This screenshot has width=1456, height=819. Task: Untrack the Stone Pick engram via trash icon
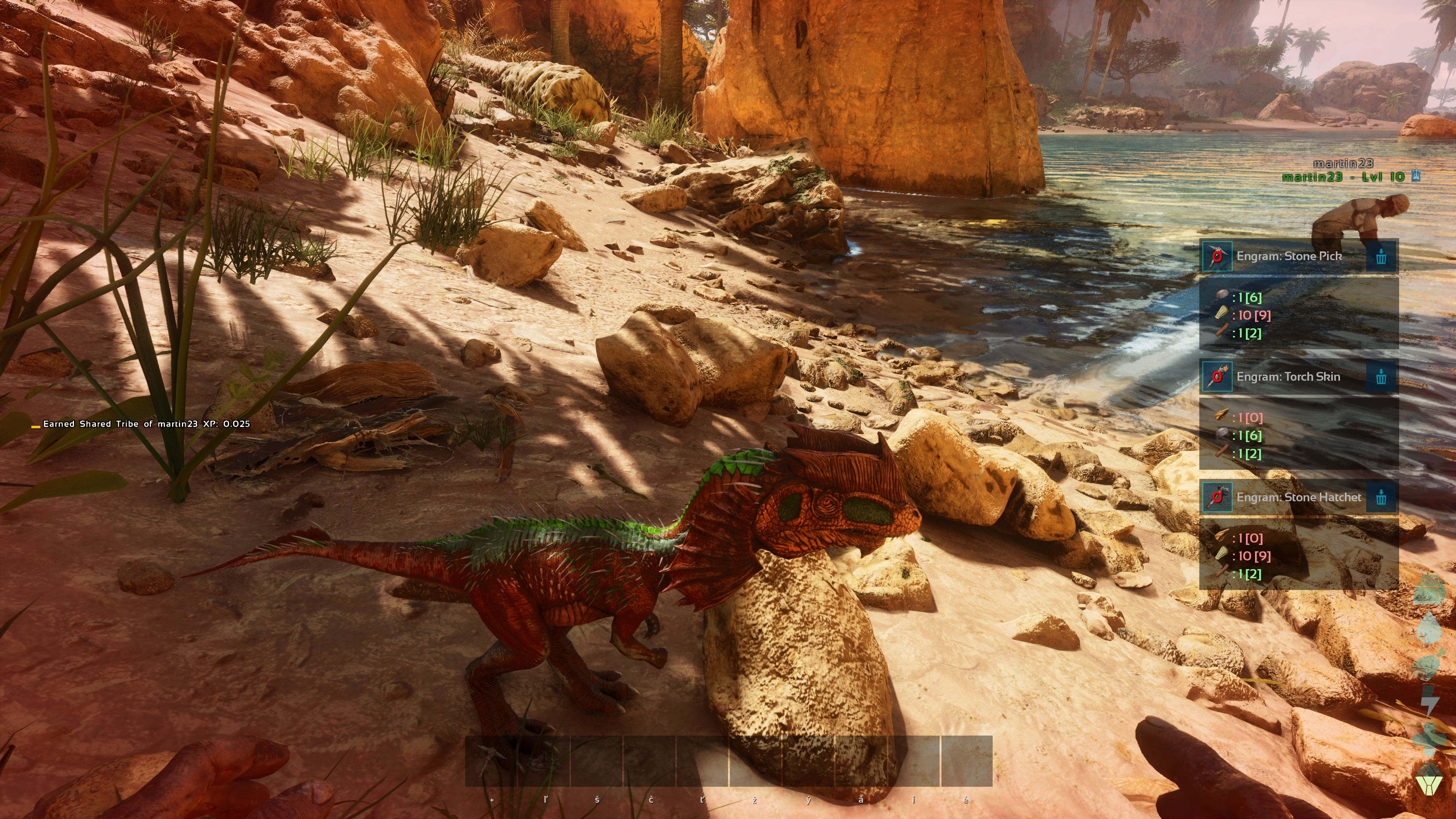point(1381,257)
